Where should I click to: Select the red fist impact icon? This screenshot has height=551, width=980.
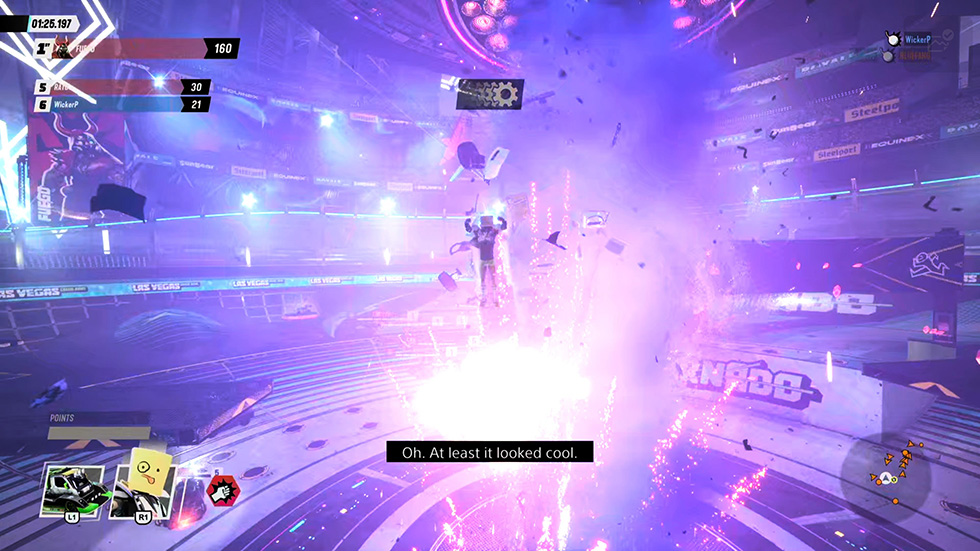pyautogui.click(x=220, y=490)
